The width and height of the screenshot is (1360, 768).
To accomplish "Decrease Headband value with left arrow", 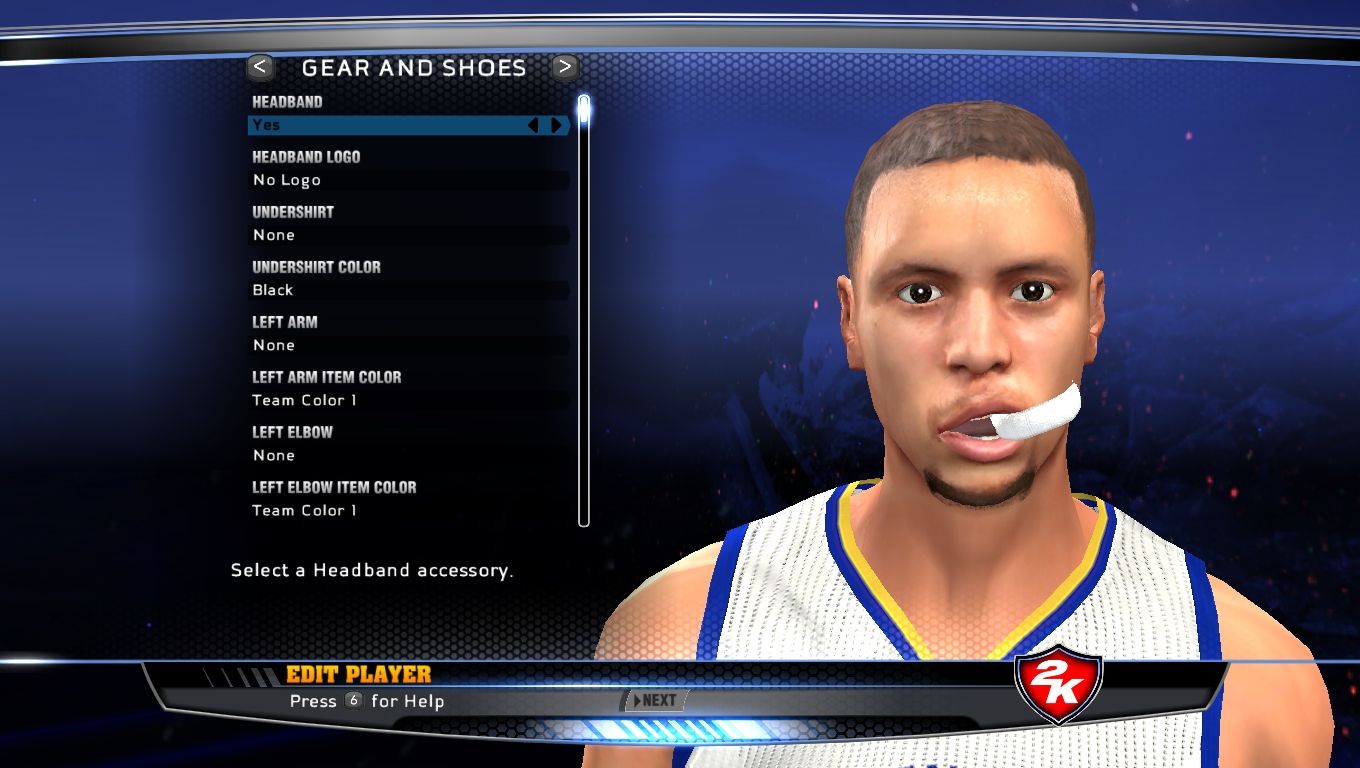I will point(533,125).
